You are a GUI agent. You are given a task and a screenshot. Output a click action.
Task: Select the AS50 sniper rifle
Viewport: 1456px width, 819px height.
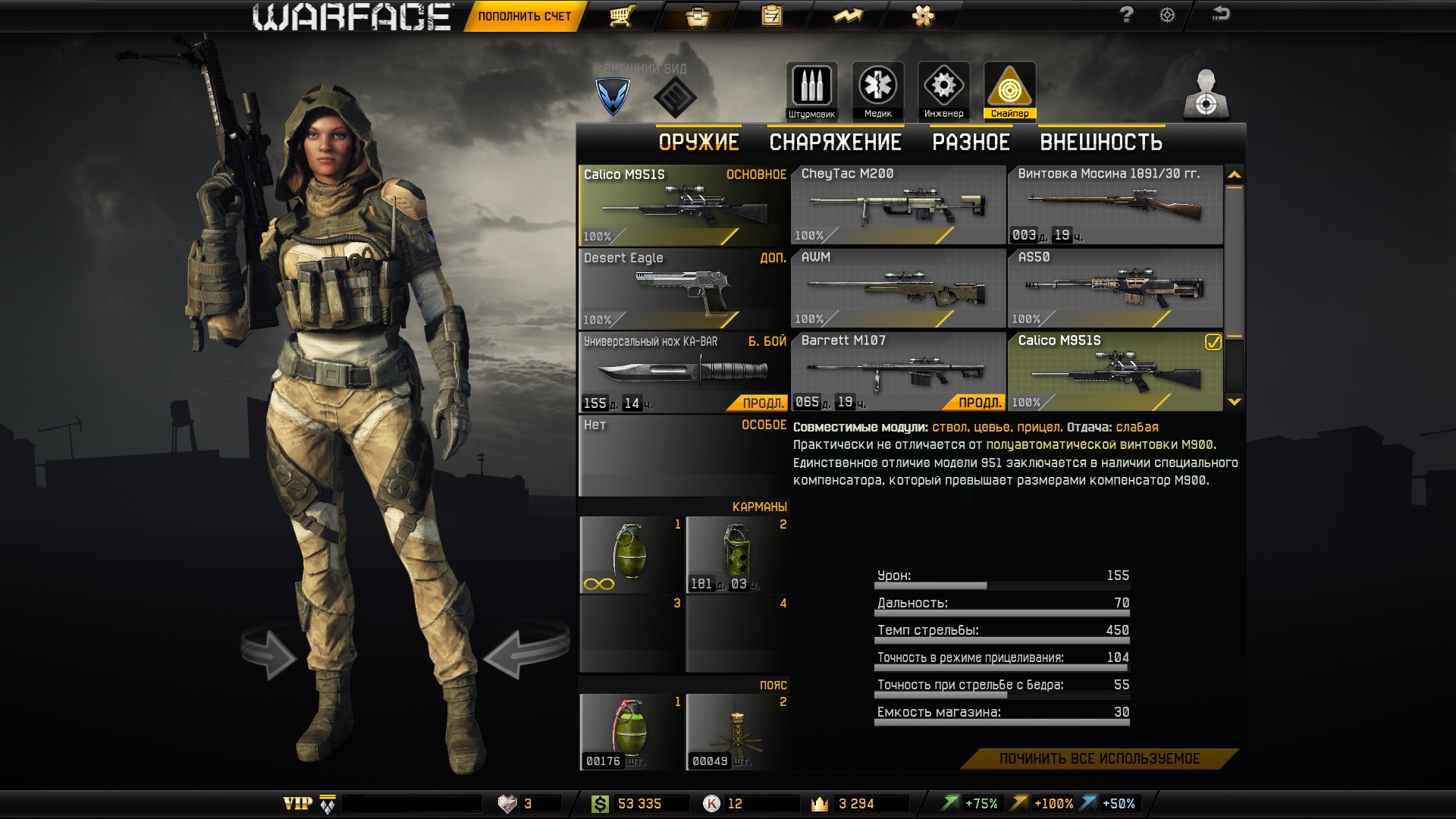point(1115,288)
